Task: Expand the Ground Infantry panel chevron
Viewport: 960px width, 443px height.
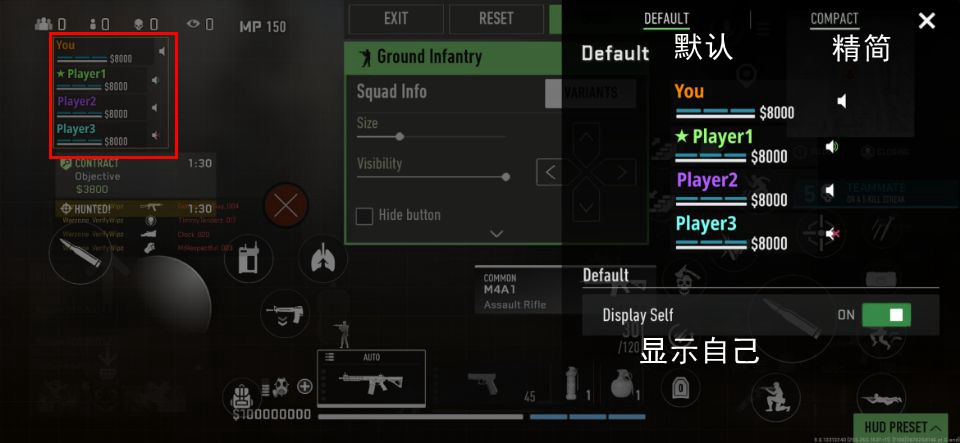Action: pos(497,234)
